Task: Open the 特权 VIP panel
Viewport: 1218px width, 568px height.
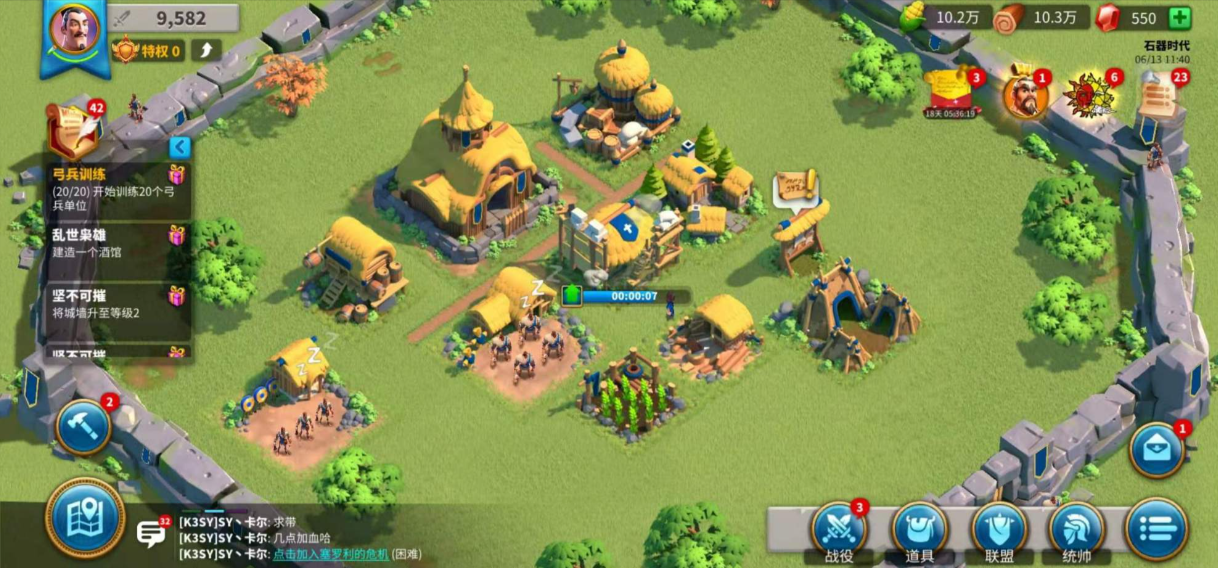Action: pyautogui.click(x=150, y=50)
